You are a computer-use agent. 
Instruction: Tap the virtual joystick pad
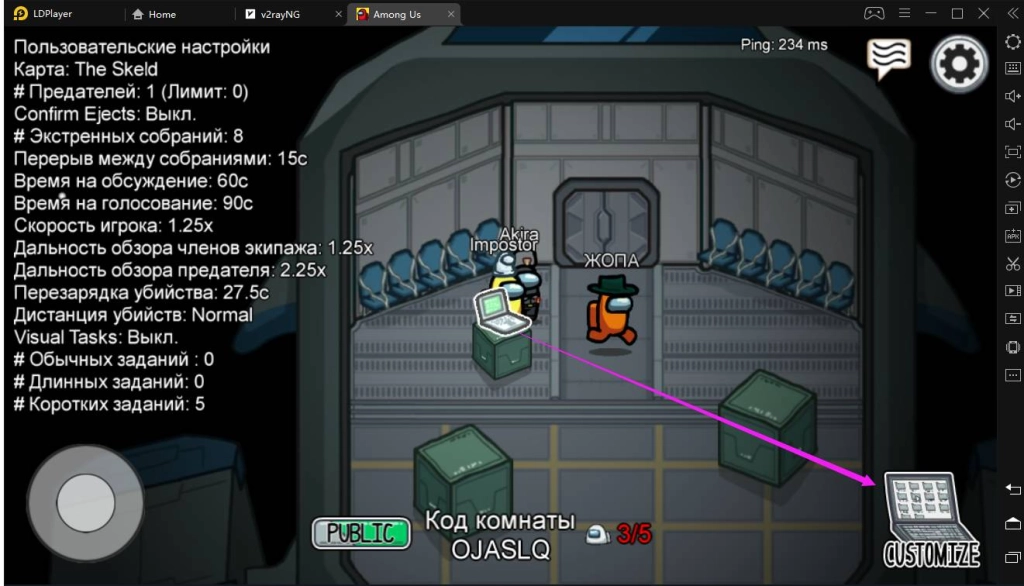point(86,502)
